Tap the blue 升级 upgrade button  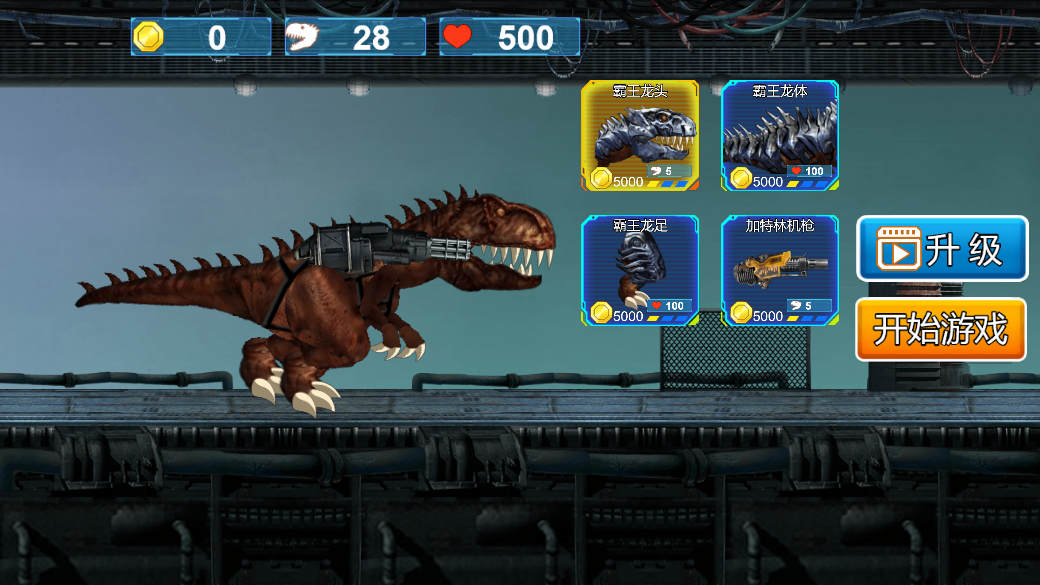pyautogui.click(x=942, y=249)
